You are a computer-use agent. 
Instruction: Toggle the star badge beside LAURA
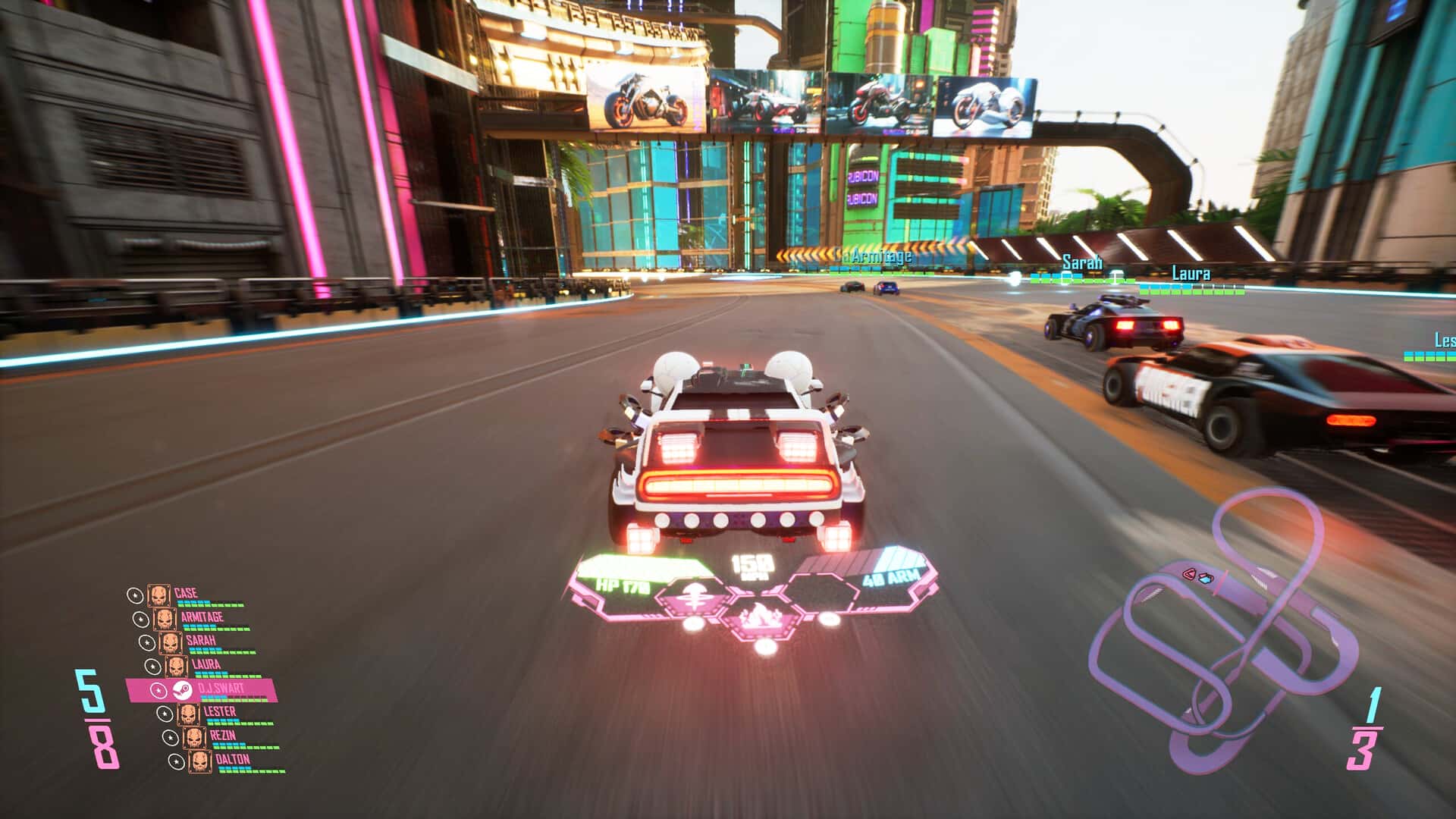[153, 665]
